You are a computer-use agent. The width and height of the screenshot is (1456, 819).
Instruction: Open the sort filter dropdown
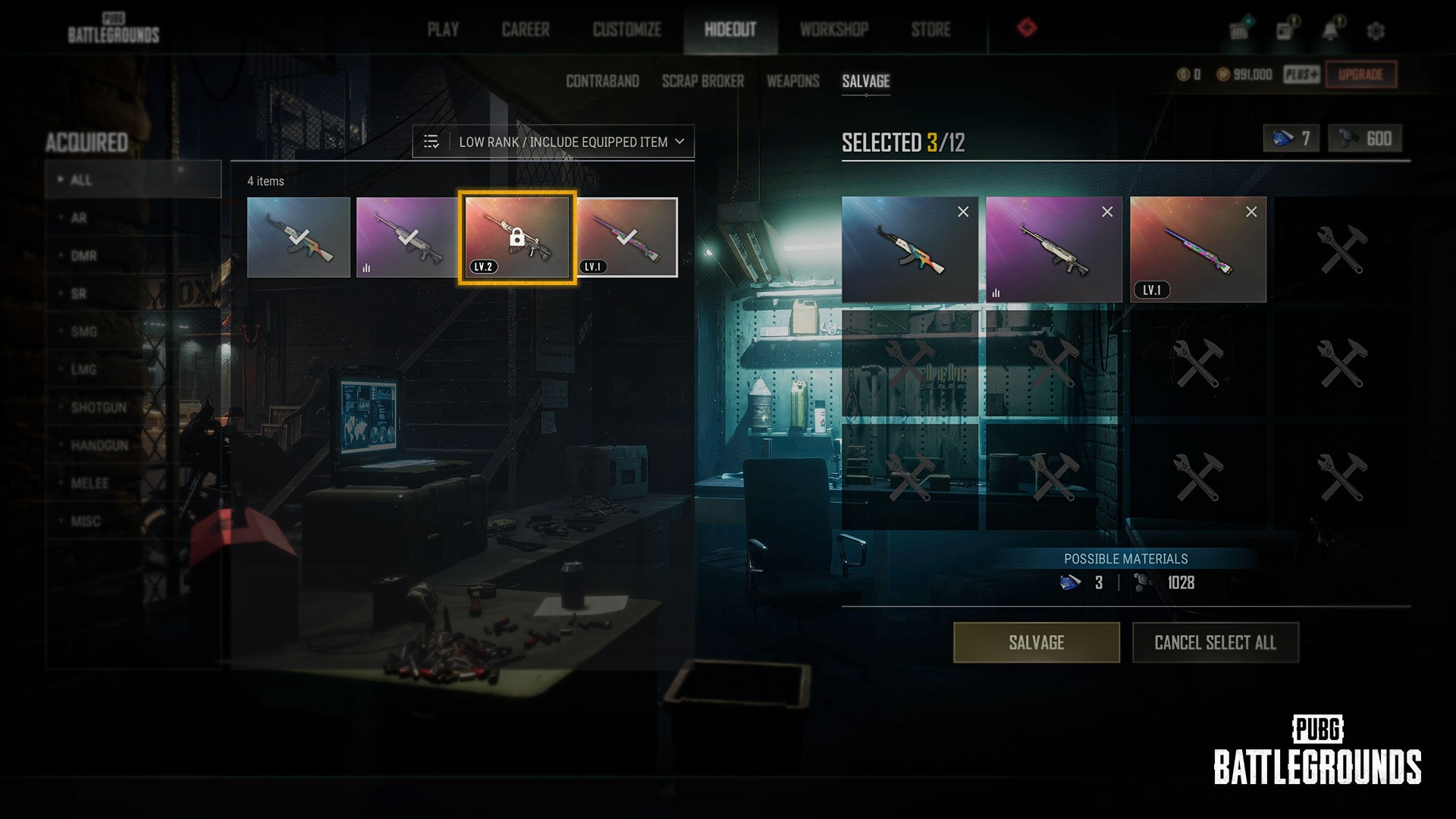coord(554,142)
